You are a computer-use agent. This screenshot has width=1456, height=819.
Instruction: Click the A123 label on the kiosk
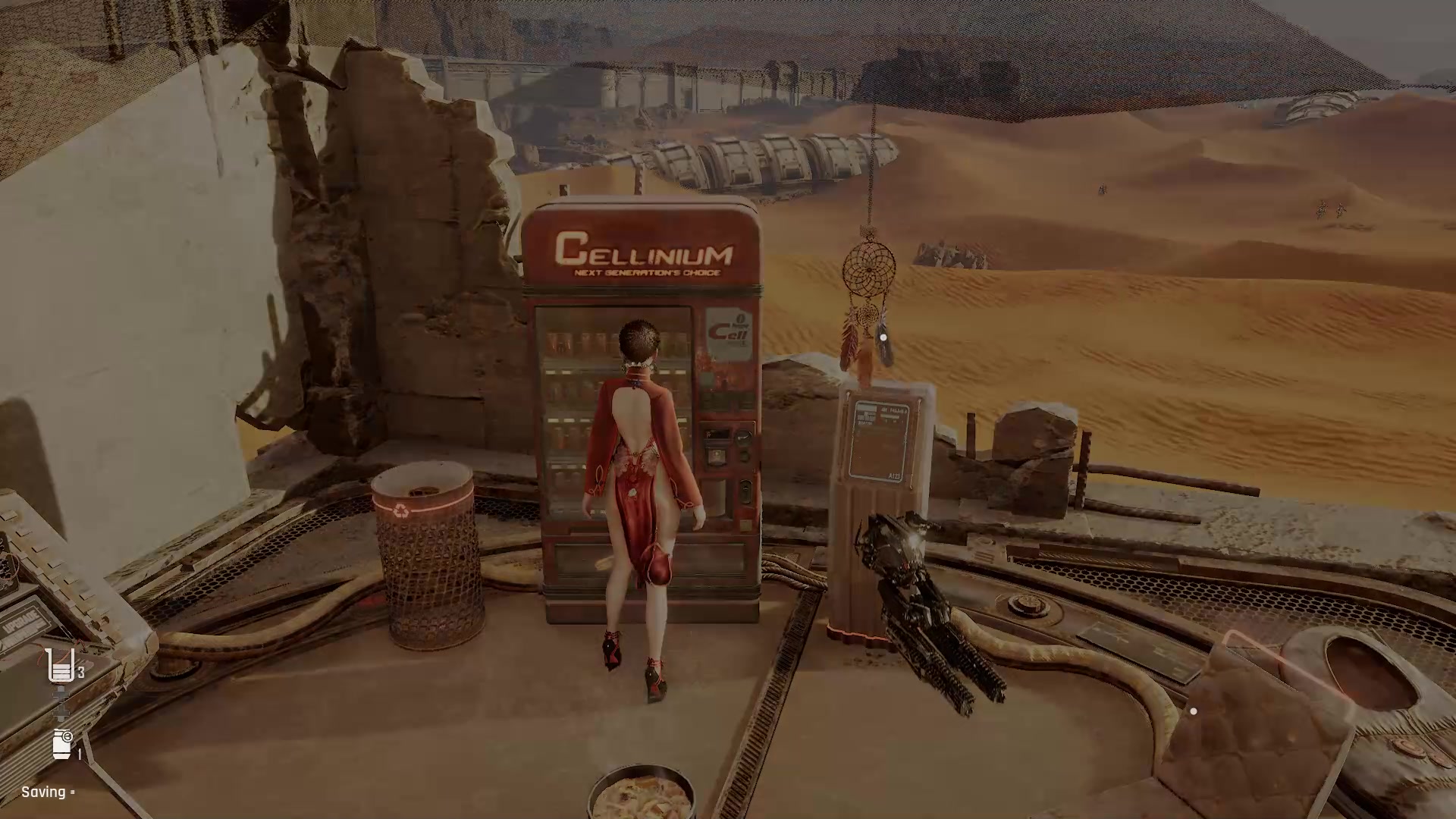point(895,475)
